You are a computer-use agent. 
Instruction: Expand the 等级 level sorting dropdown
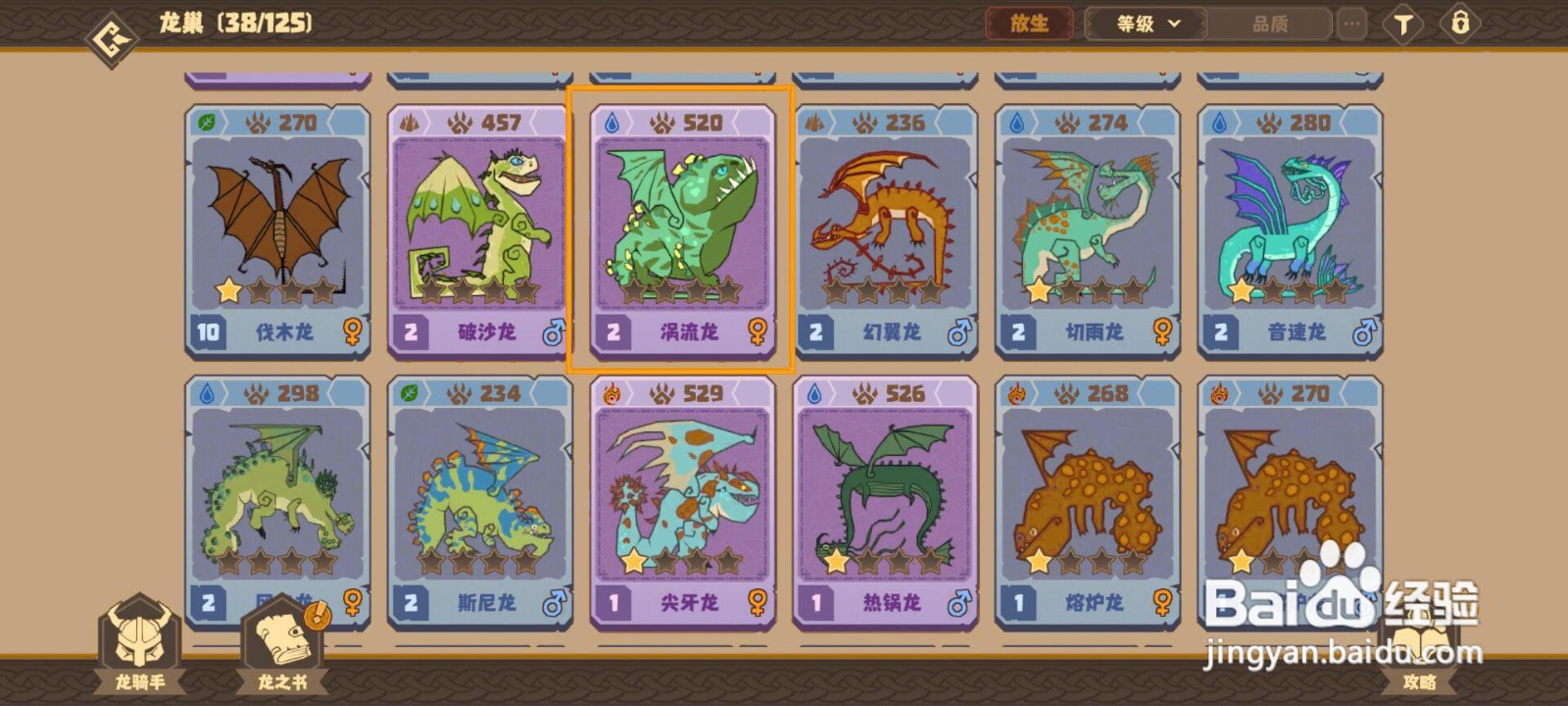(1143, 24)
